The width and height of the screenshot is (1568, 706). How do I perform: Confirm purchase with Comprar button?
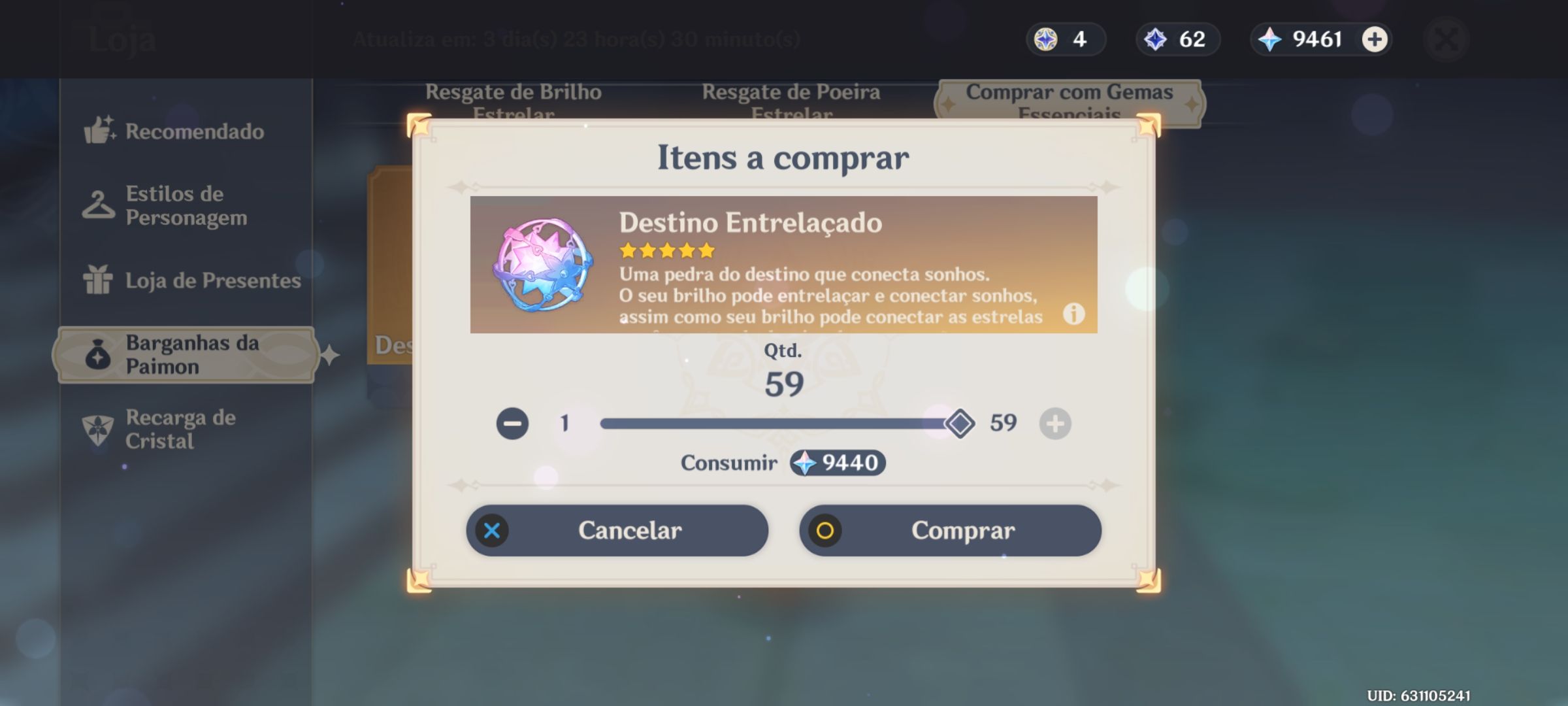coord(951,531)
